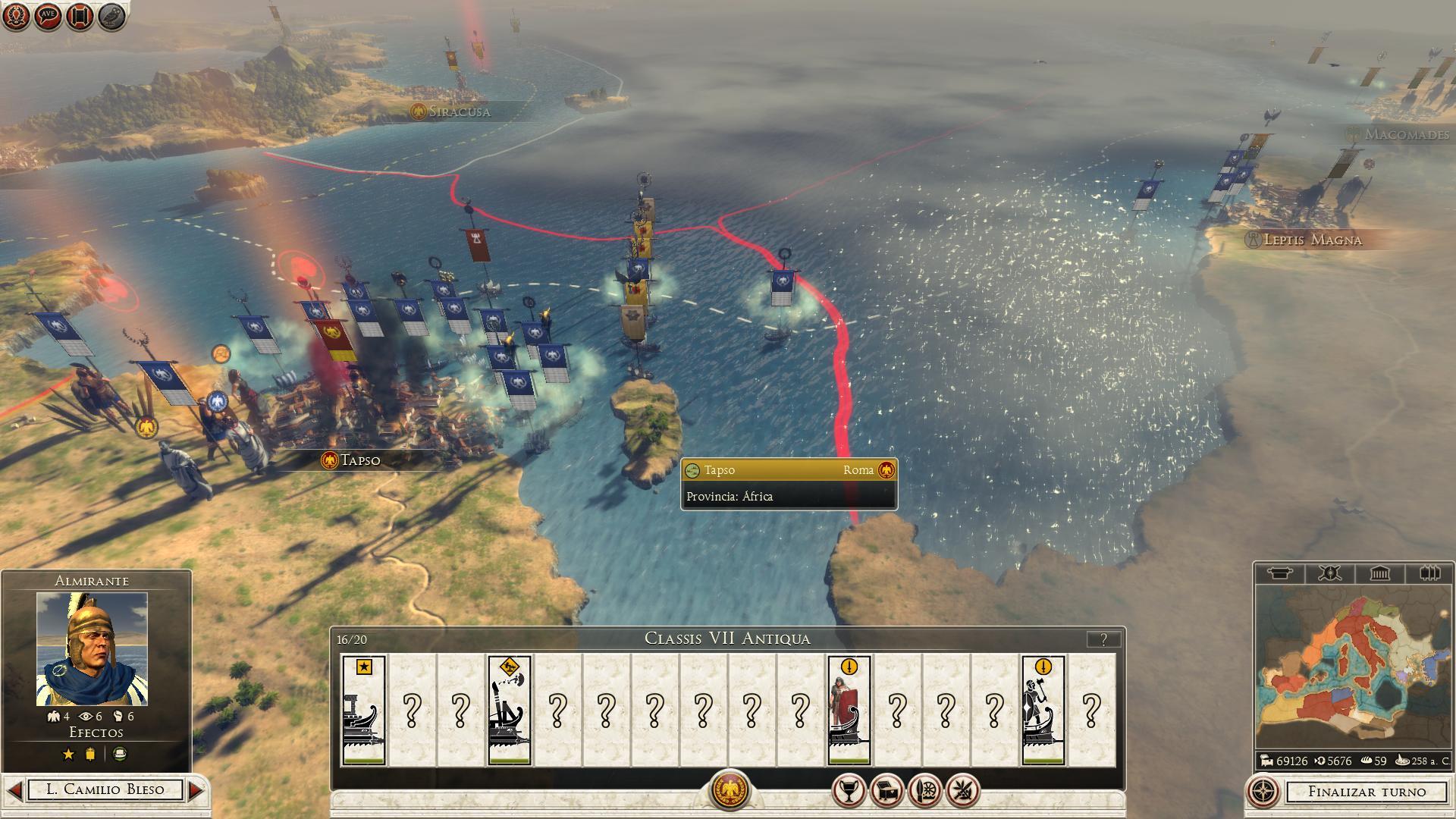1456x819 pixels.
Task: Click the trophy cup icon button
Action: [849, 792]
